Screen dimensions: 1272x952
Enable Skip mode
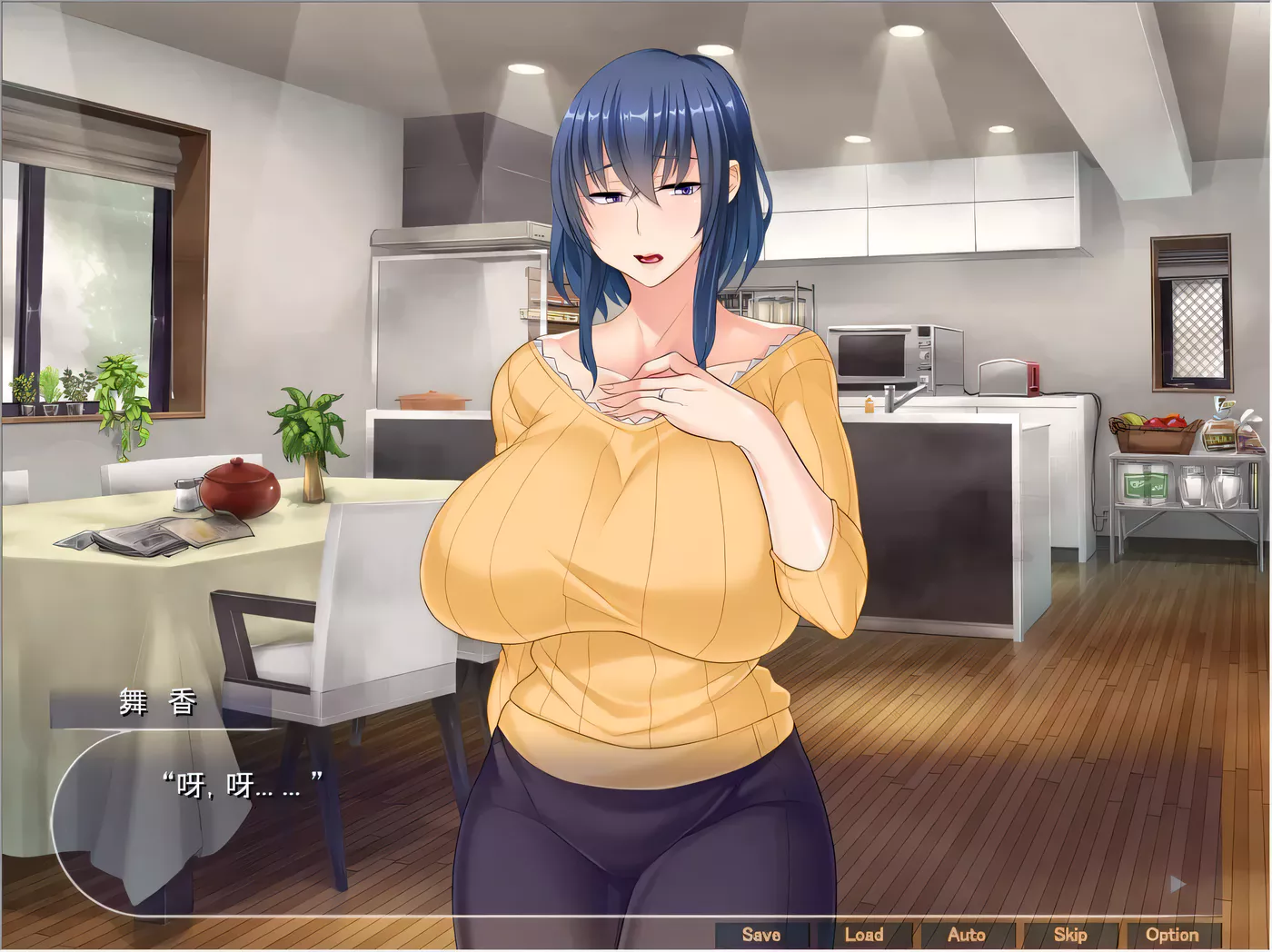click(x=1071, y=934)
